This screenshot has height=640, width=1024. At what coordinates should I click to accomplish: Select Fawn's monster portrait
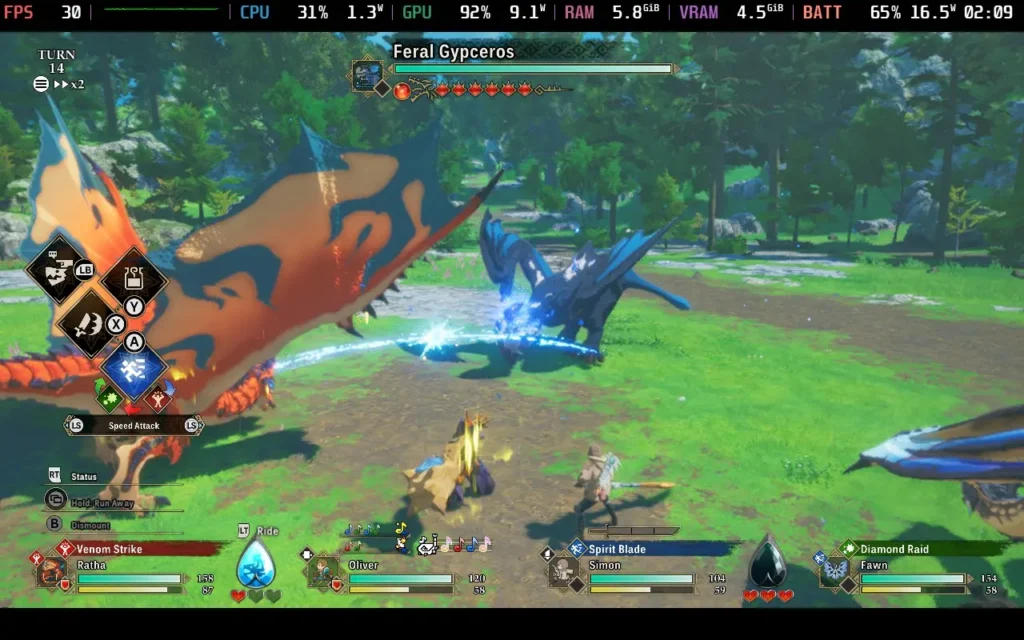[833, 572]
